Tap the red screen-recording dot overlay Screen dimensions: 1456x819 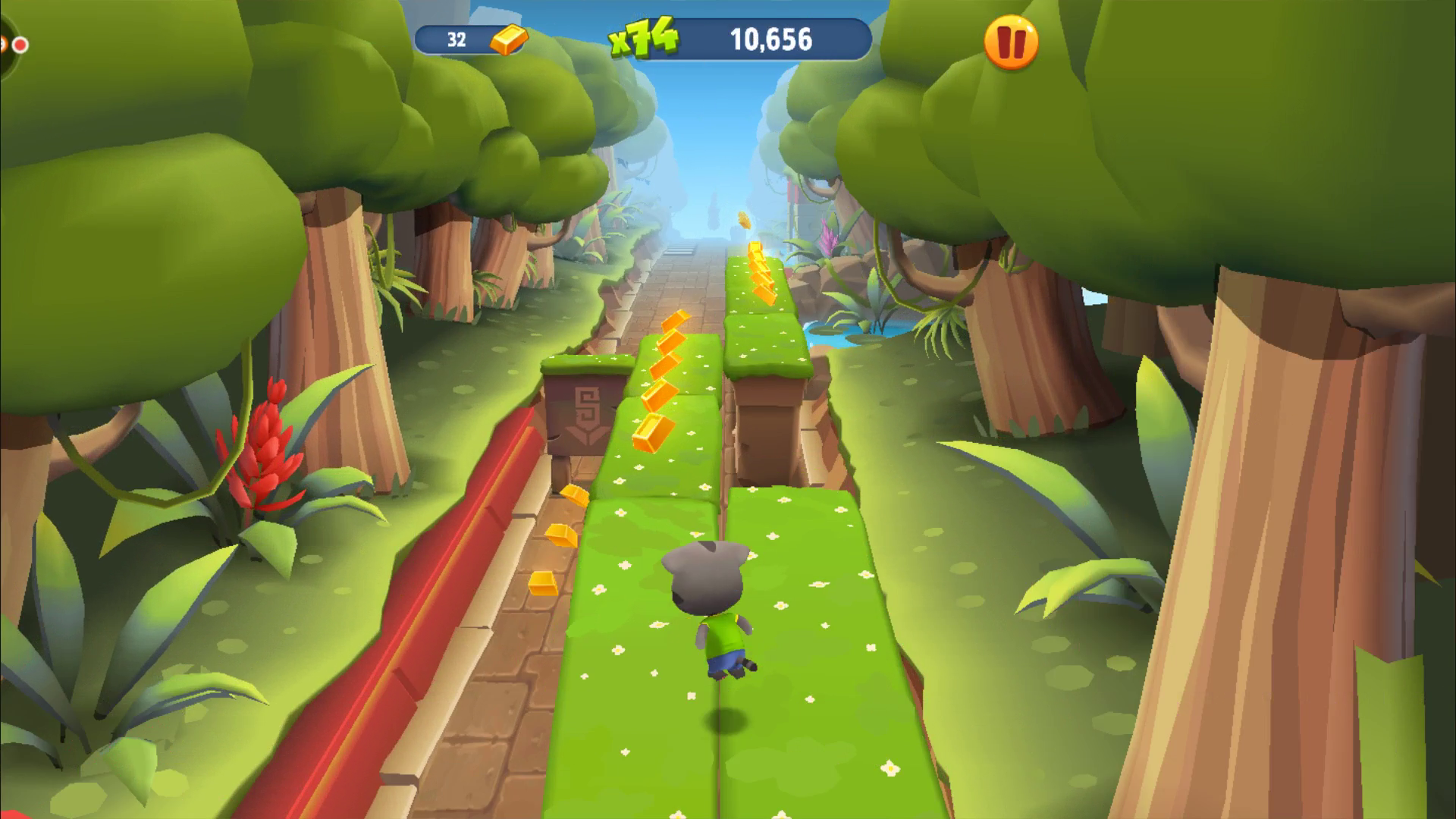(x=20, y=45)
